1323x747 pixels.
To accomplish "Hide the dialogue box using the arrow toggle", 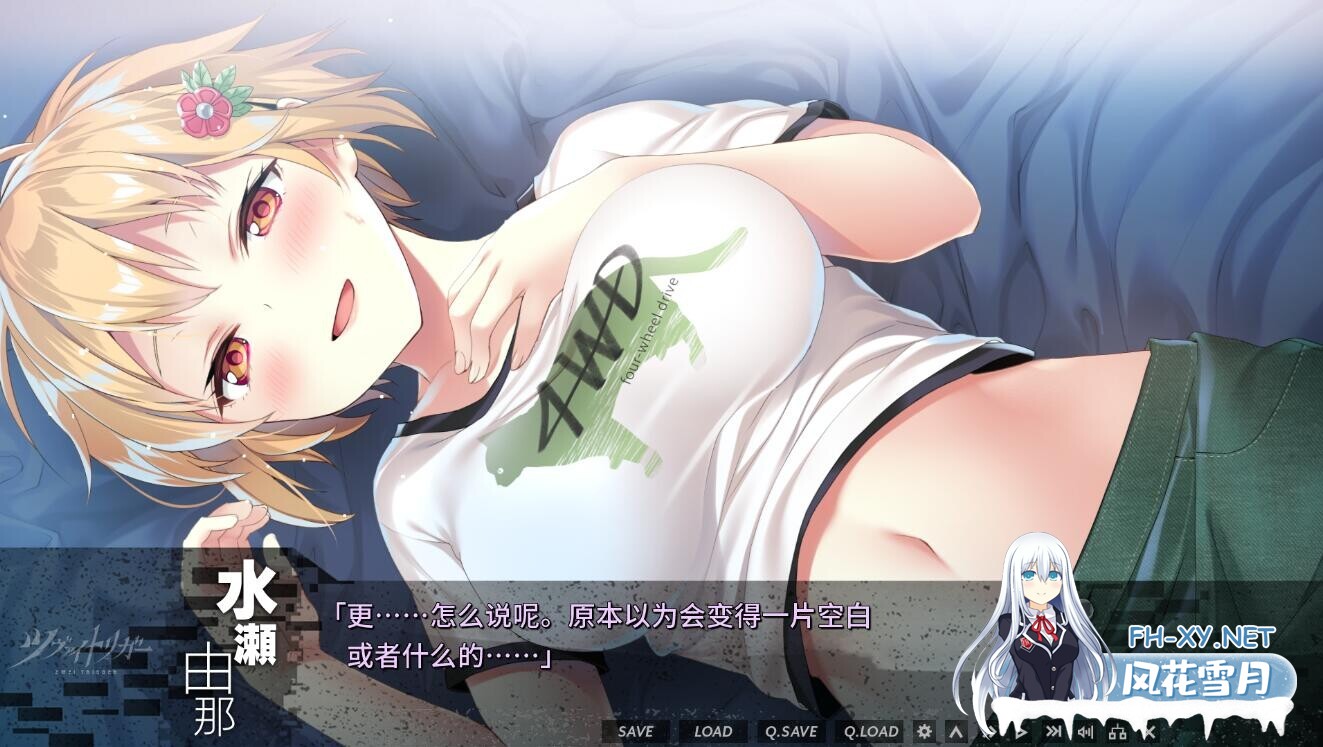I will pos(956,731).
